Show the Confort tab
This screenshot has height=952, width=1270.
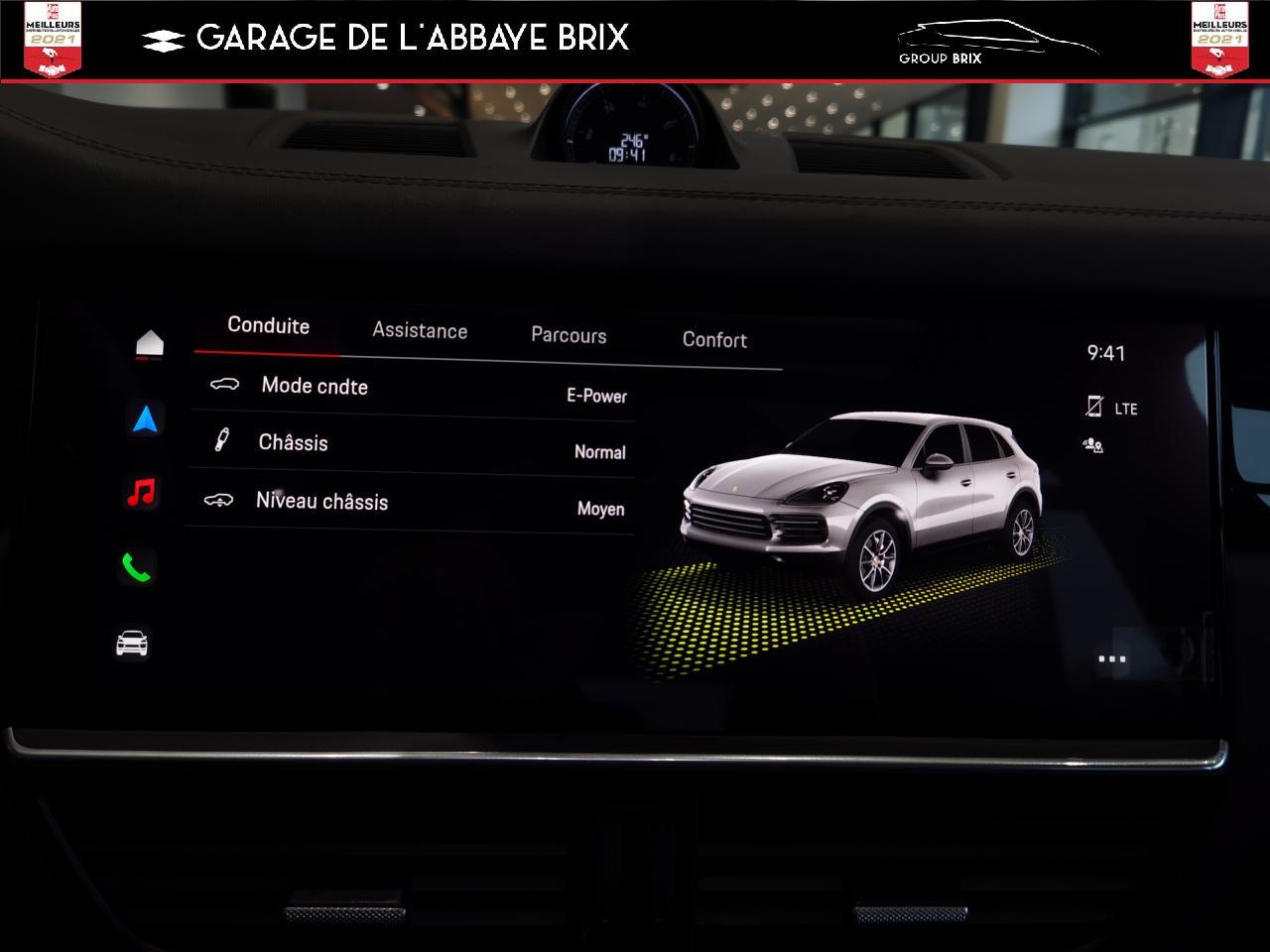(714, 340)
